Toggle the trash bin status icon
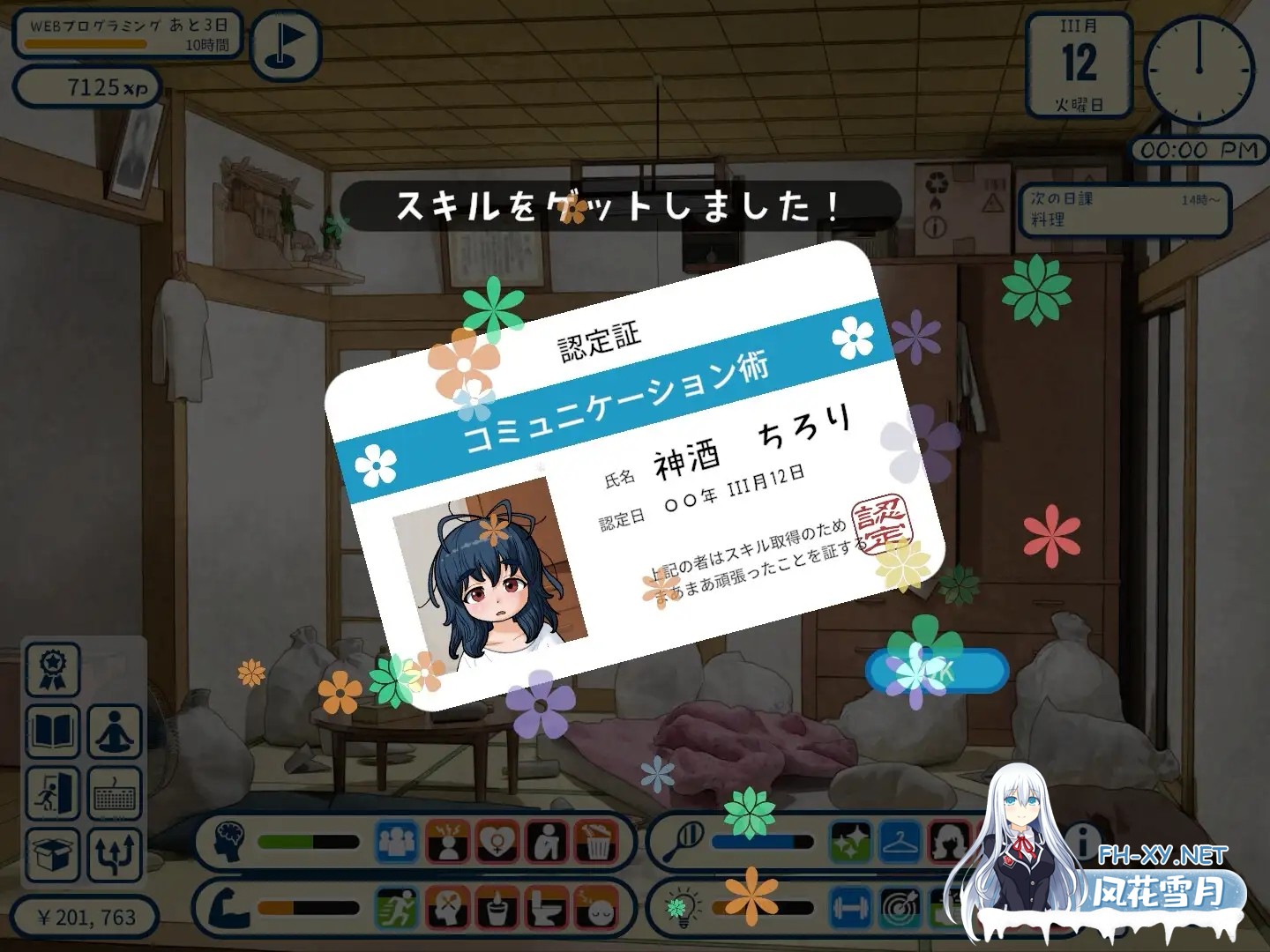 pos(596,842)
